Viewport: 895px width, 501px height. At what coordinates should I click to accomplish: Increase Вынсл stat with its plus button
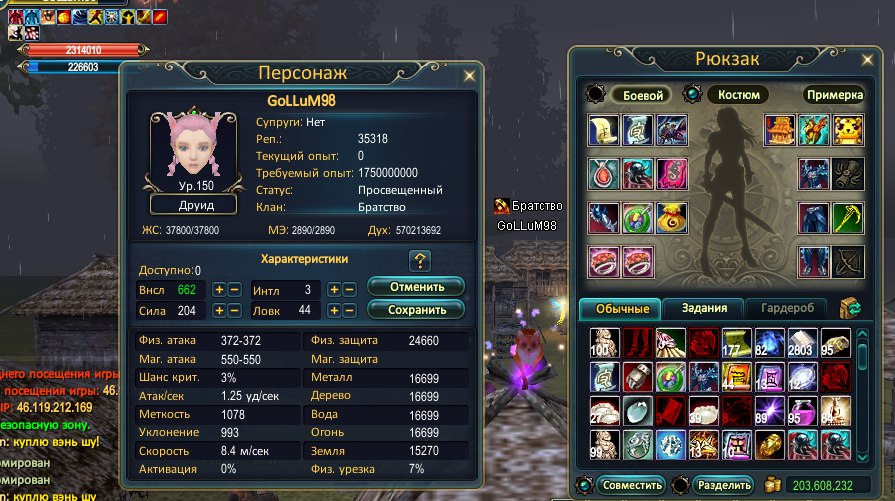pyautogui.click(x=219, y=289)
